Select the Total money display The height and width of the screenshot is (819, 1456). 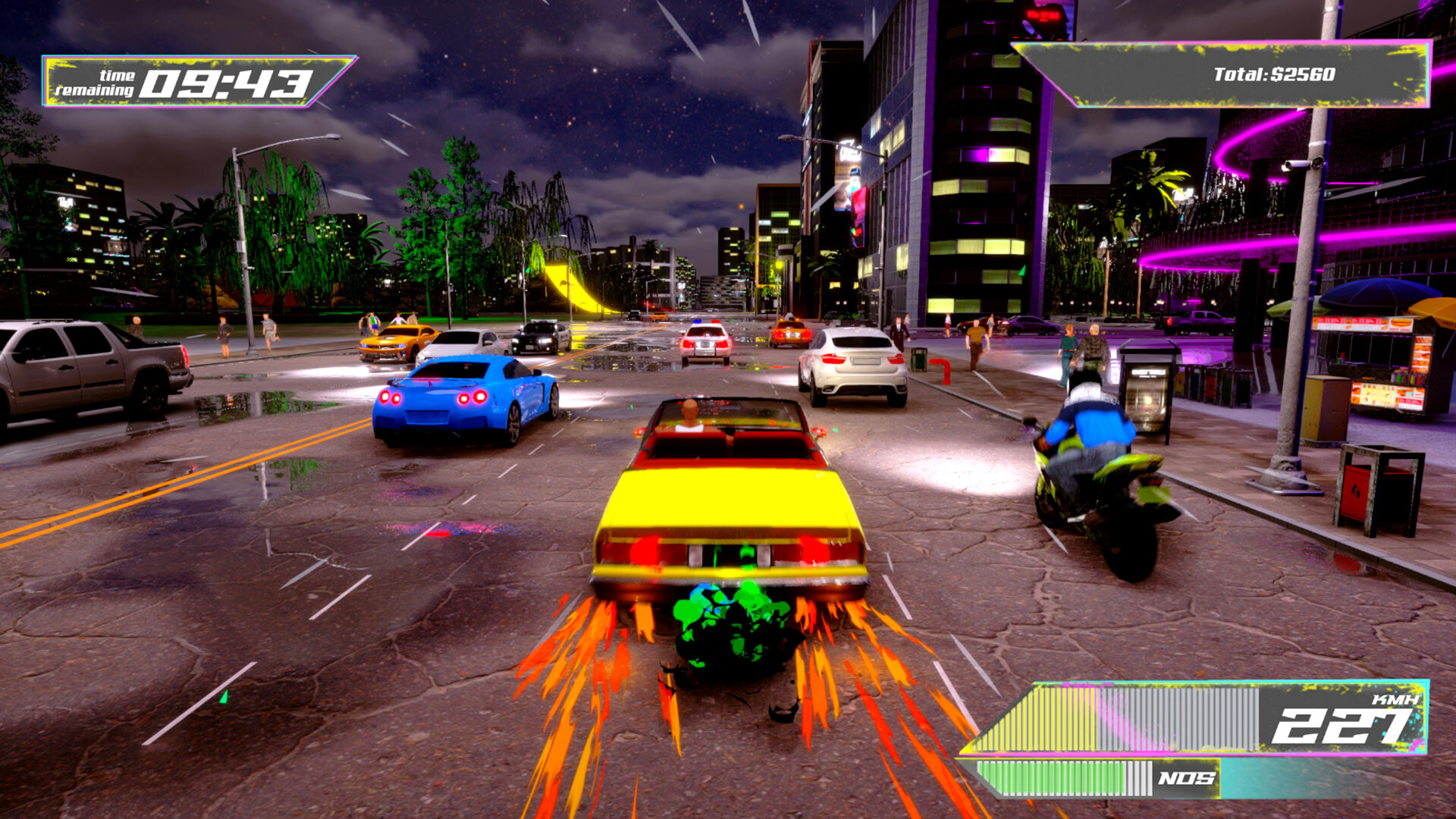(x=1274, y=72)
